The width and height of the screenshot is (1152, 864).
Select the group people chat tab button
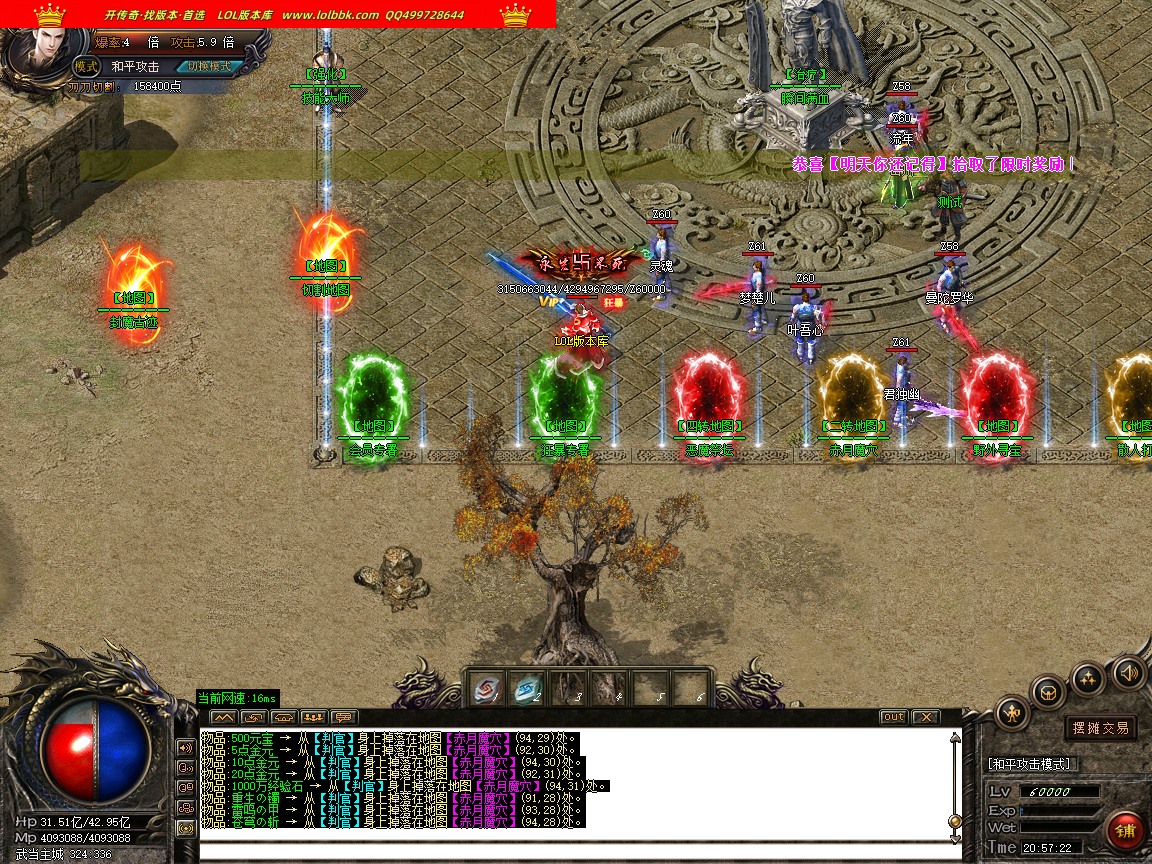[x=314, y=717]
